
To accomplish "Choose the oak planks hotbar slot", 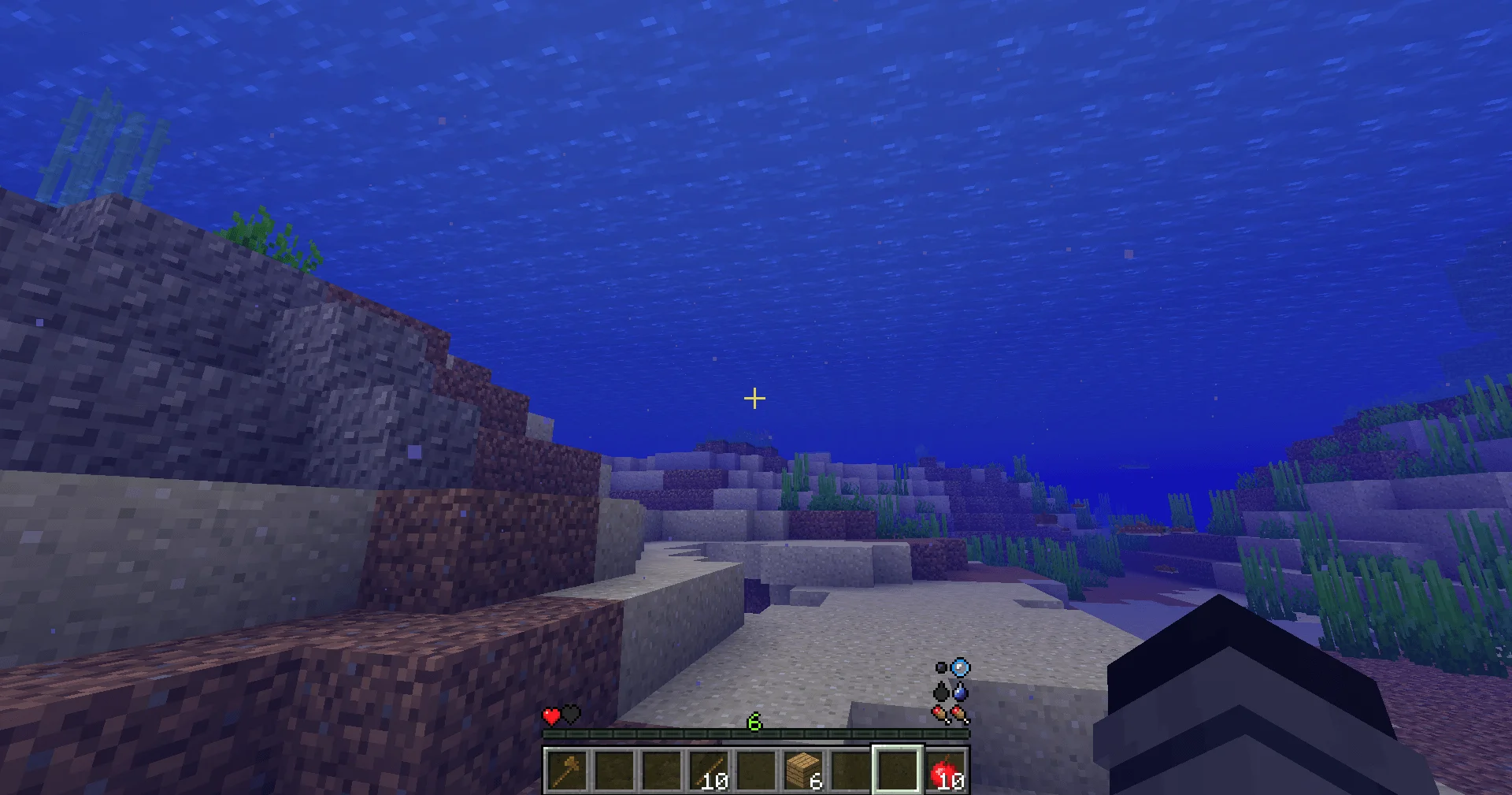I will tap(802, 770).
